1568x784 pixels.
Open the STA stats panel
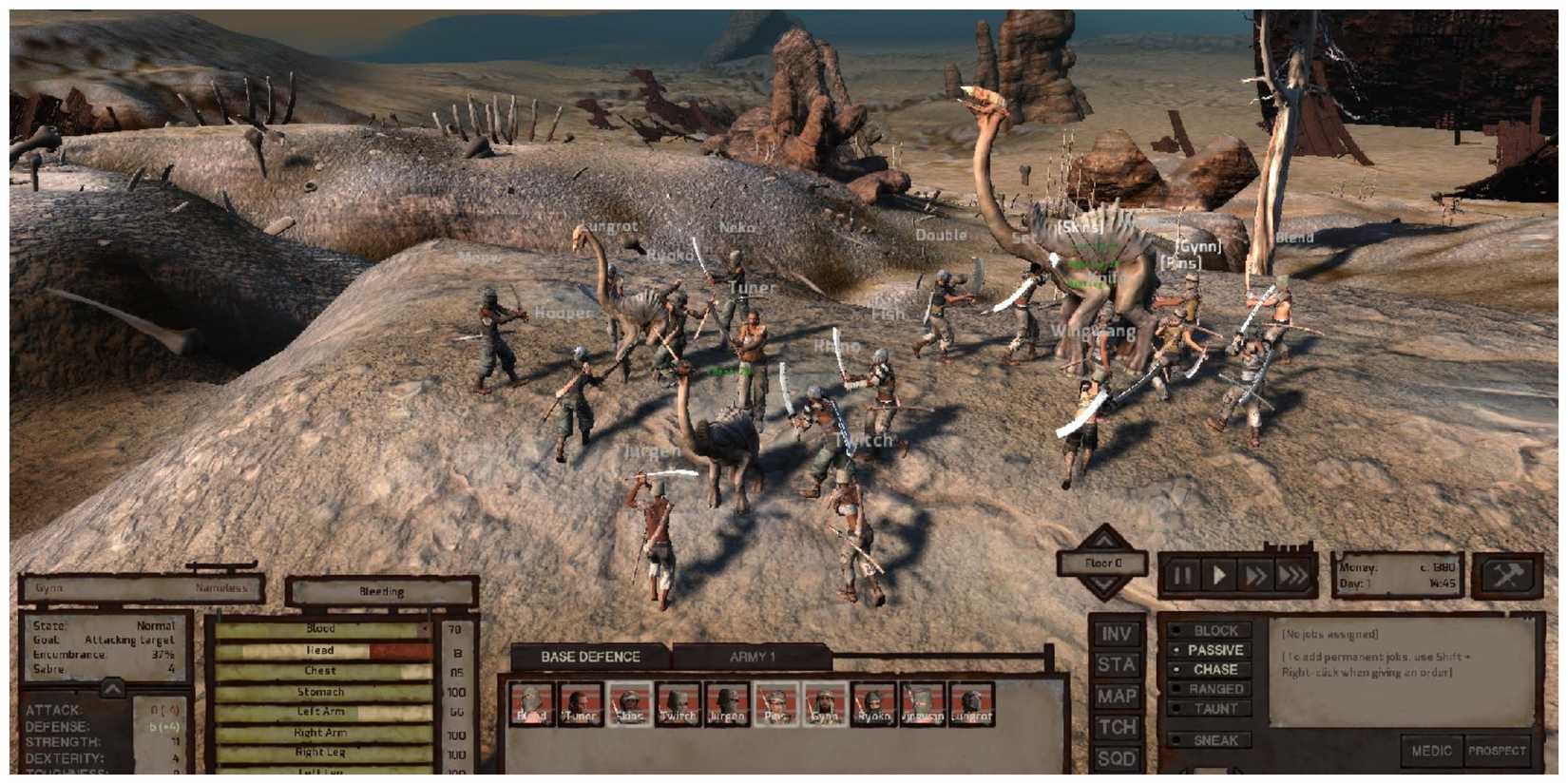coord(1119,666)
